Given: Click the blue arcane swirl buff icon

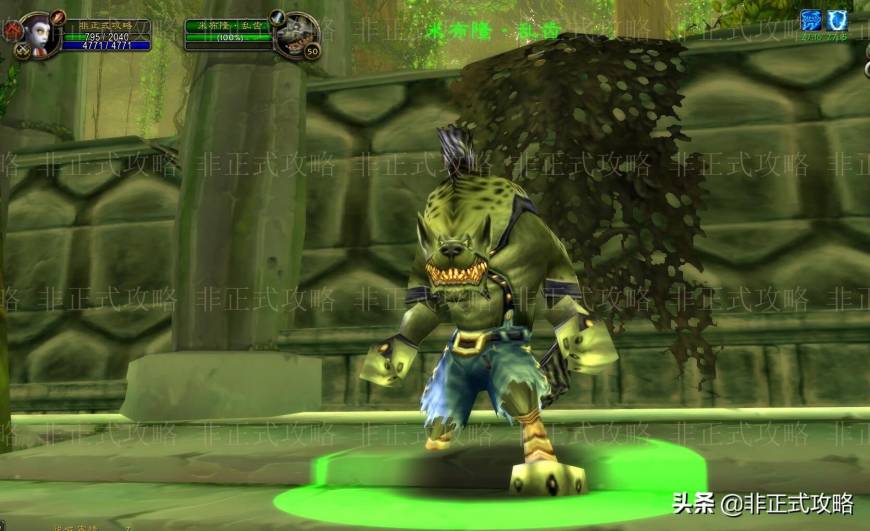Looking at the screenshot, I should 810,20.
